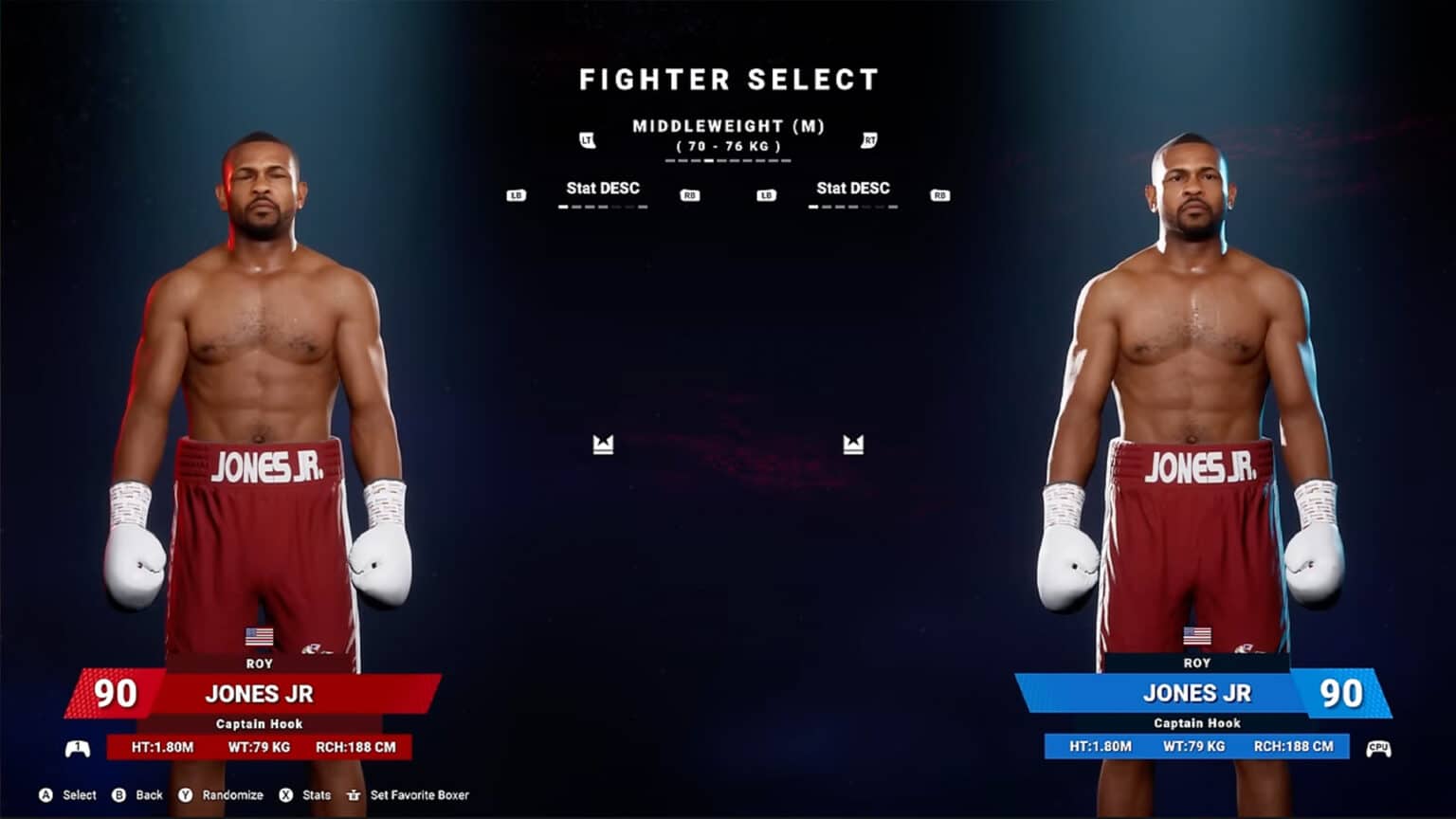This screenshot has height=819, width=1456.
Task: Click the RB icon next to left Stat DESC
Action: point(689,195)
